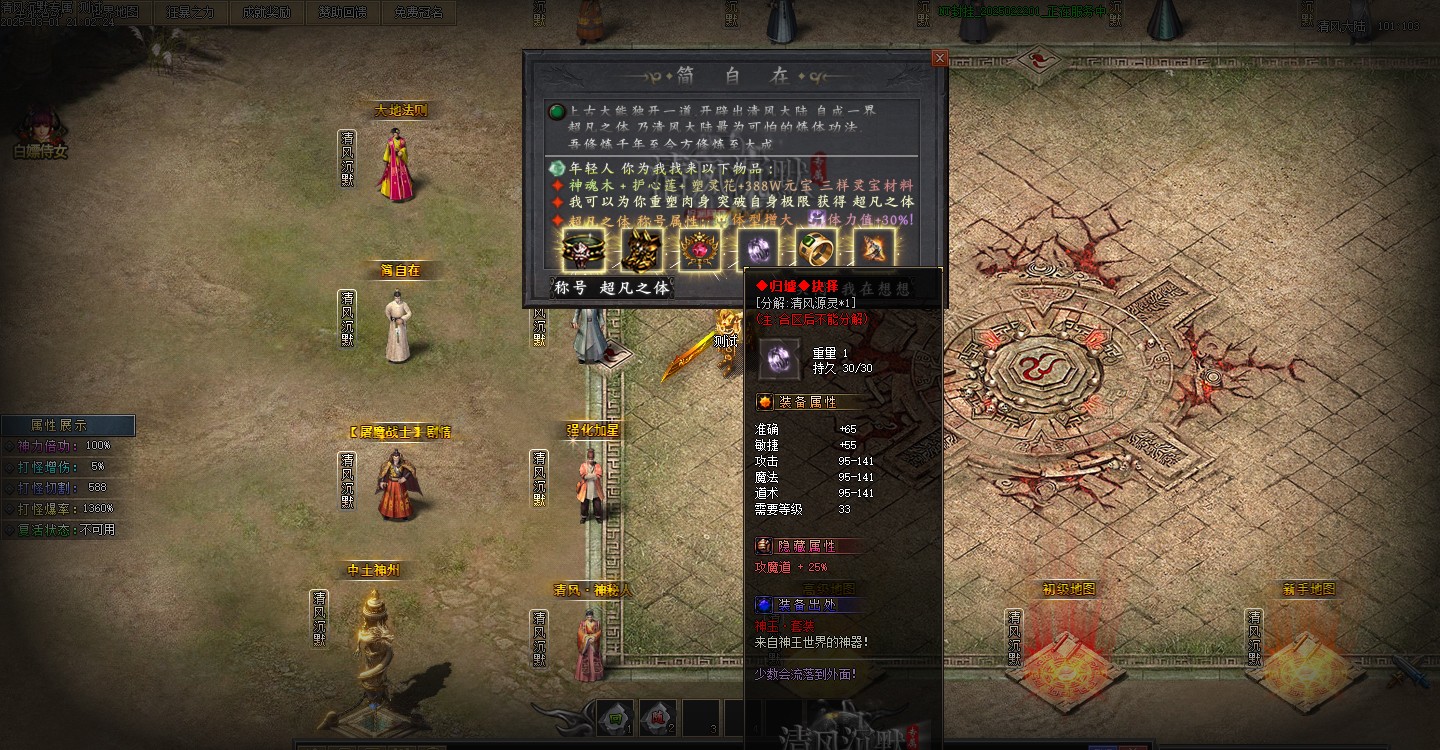This screenshot has width=1440, height=750.
Task: Select the gold ring with green gem reward
Action: coord(816,250)
